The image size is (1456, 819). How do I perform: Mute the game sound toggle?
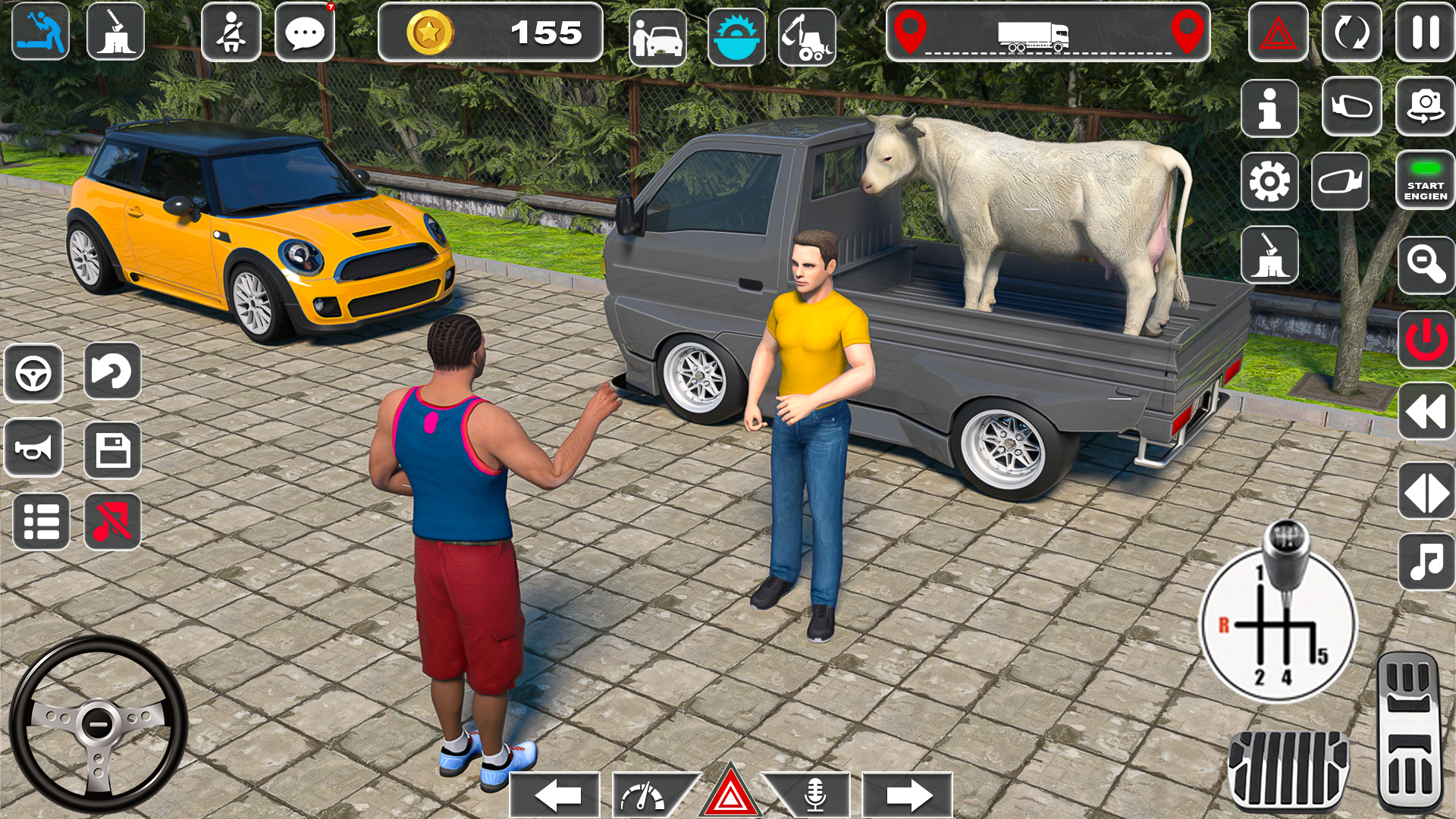(x=114, y=520)
